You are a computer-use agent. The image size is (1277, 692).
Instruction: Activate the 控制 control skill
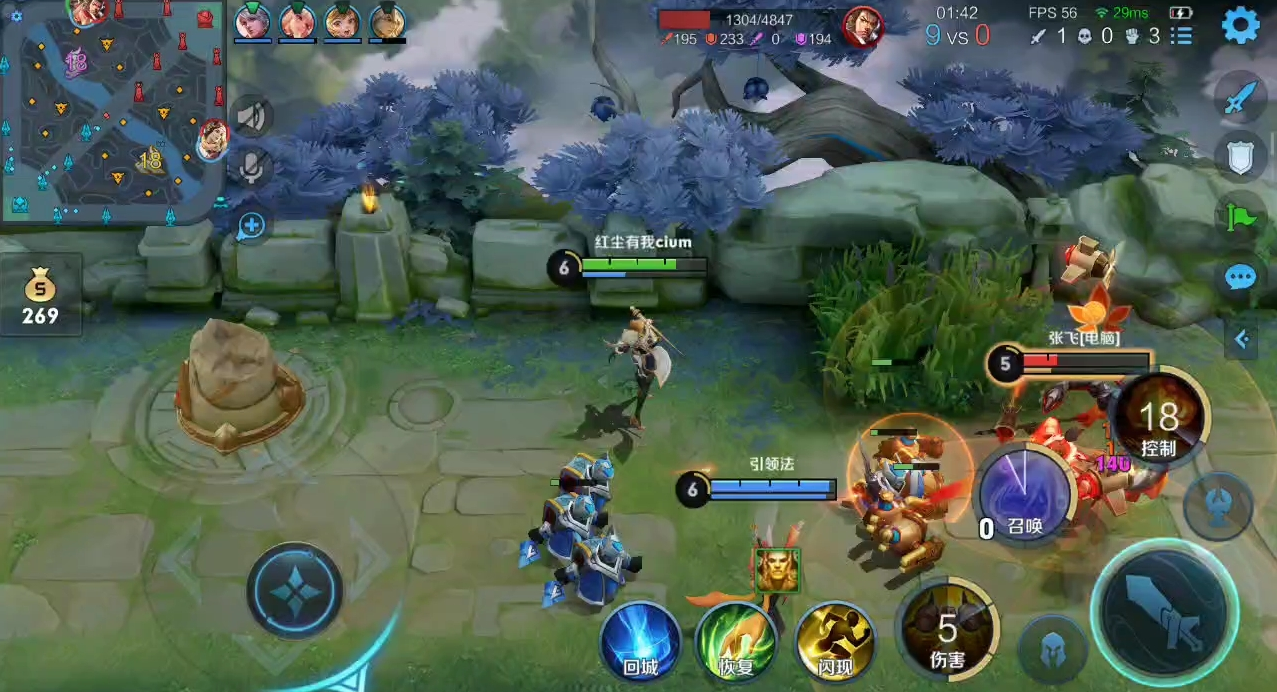tap(1158, 420)
